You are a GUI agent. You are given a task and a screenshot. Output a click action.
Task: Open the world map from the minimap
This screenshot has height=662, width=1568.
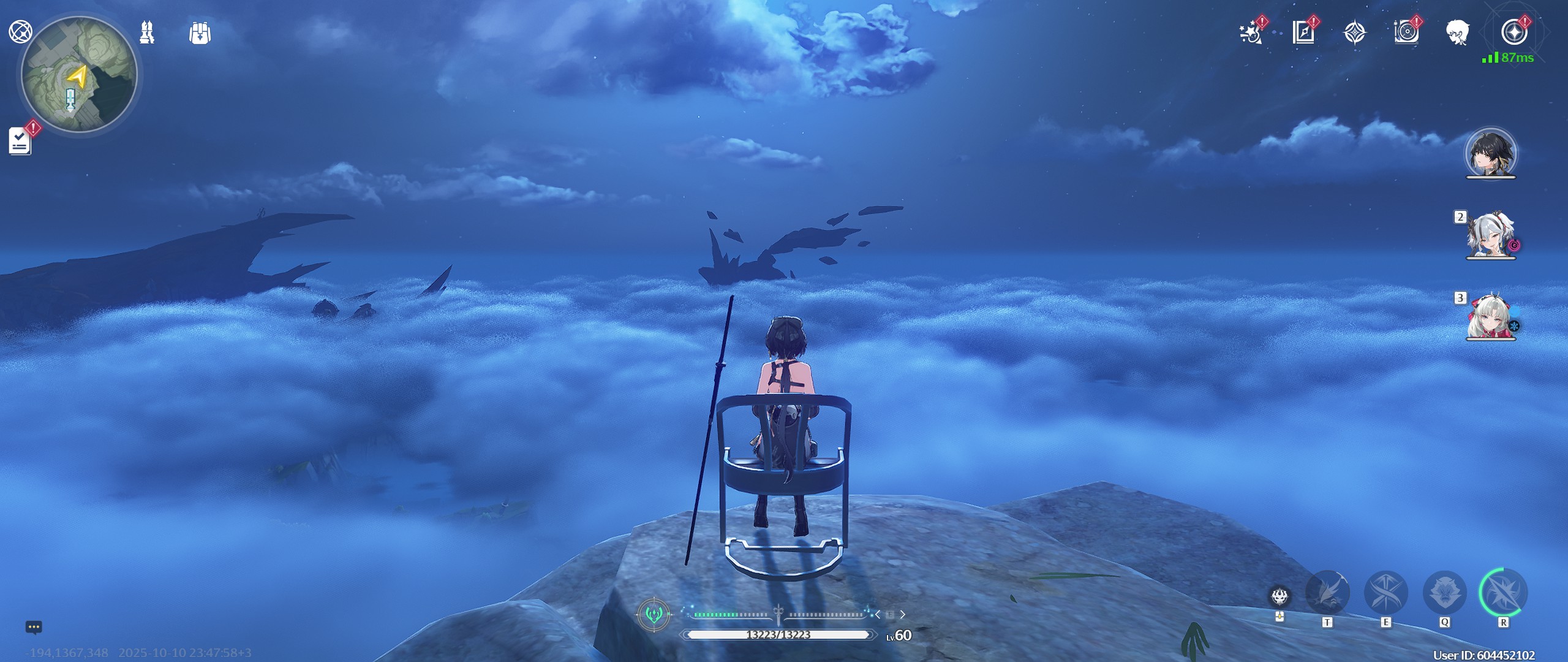[x=79, y=75]
